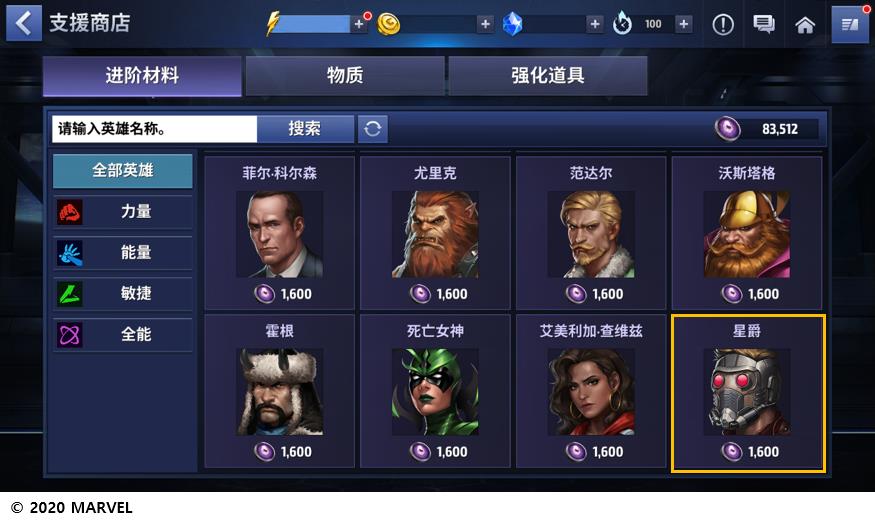The height and width of the screenshot is (520, 875).
Task: Open the chat speech bubble icon
Action: [x=764, y=24]
